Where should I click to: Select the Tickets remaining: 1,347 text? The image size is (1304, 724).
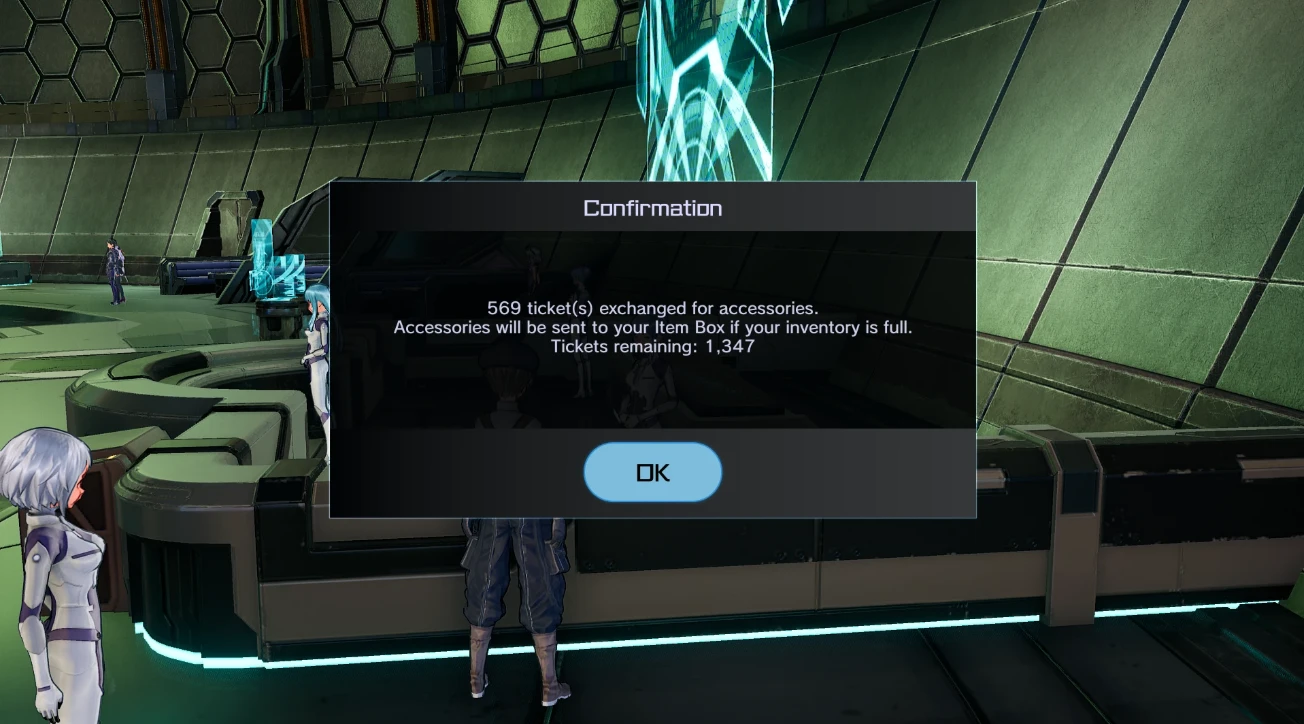tap(652, 345)
